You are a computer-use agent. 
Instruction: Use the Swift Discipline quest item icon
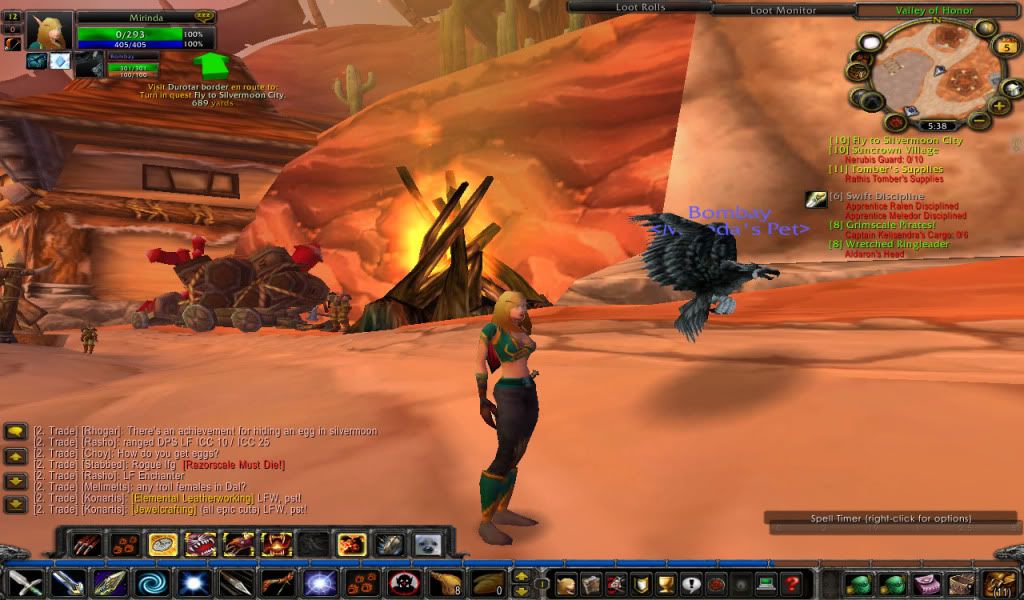point(816,199)
